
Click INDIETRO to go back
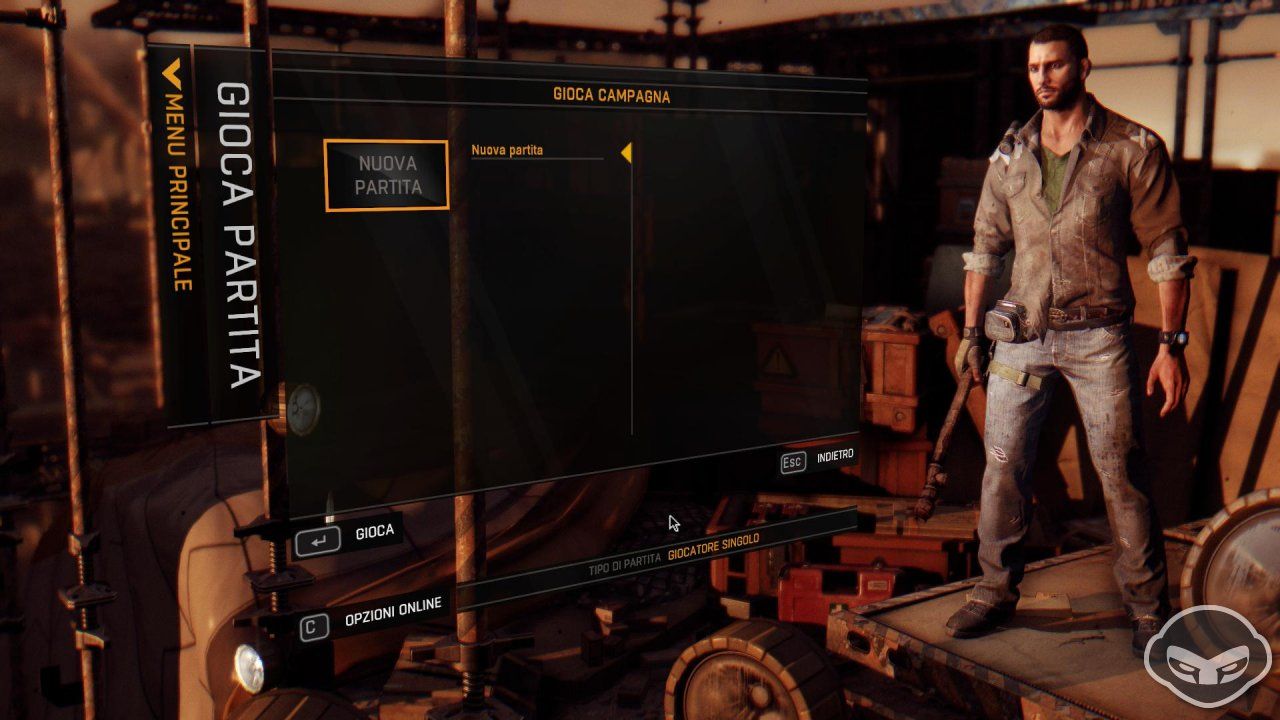point(835,457)
